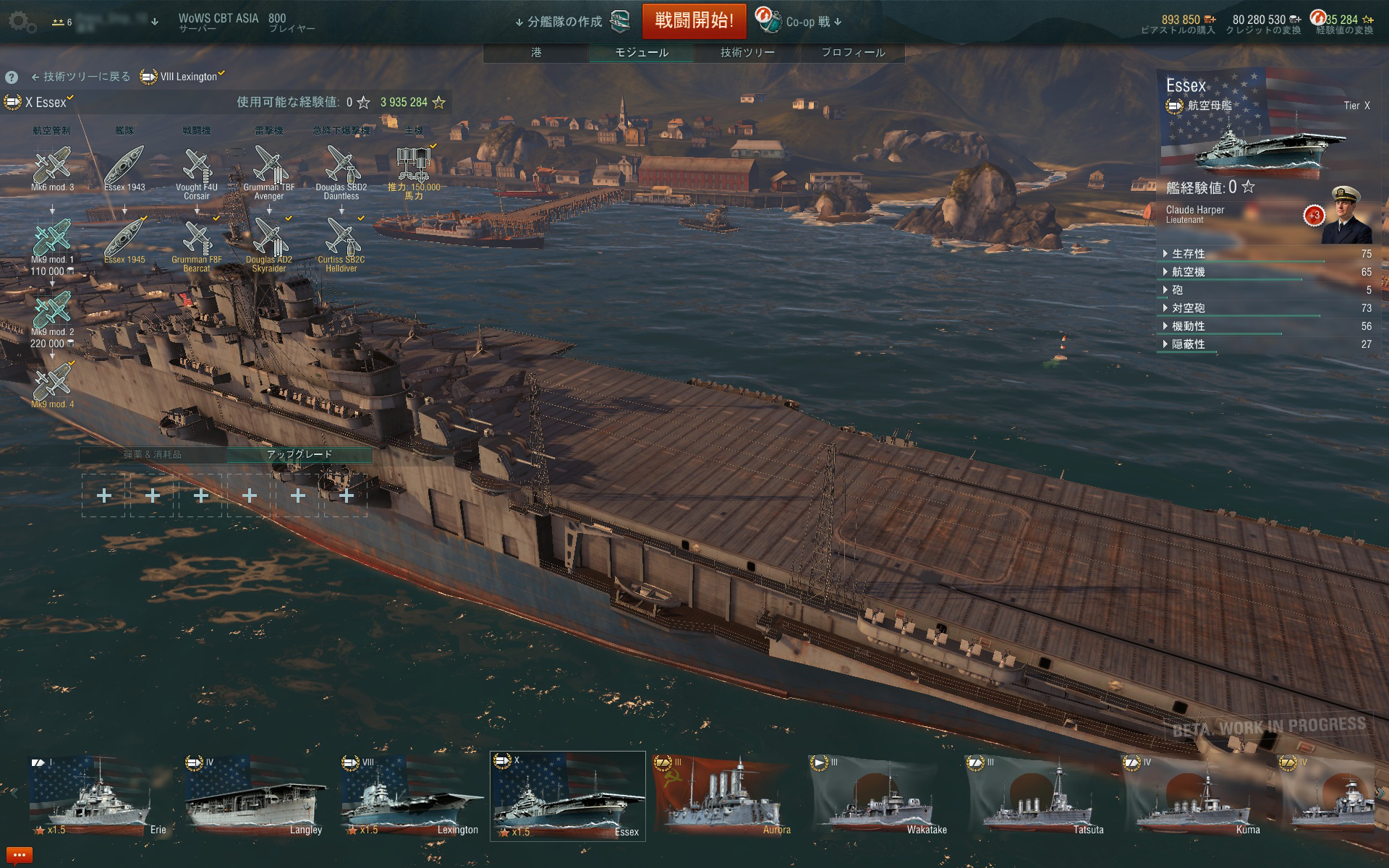Image resolution: width=1389 pixels, height=868 pixels.
Task: Choose the Aurora cruiser from the carousel
Action: click(x=723, y=796)
